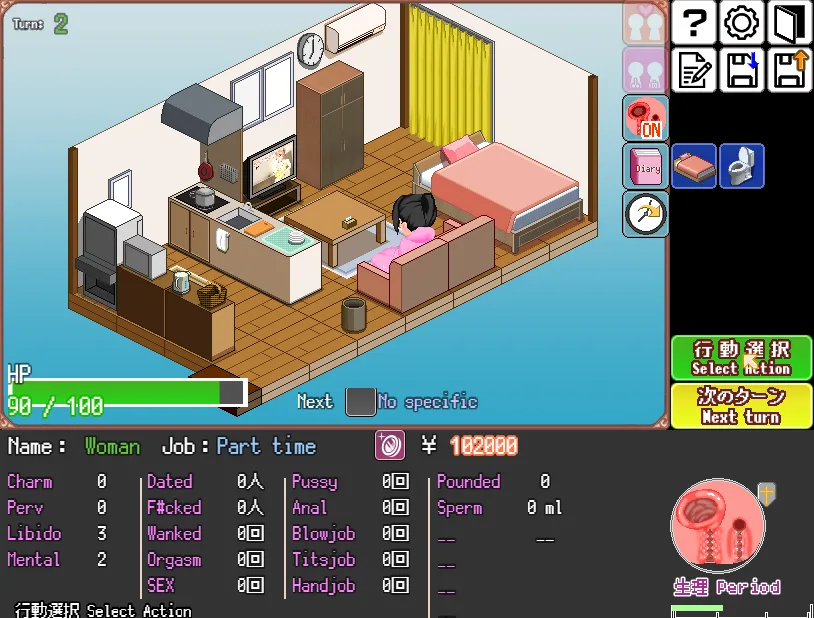Screen dimensions: 814x618
Task: Select the bed action icon
Action: point(693,166)
